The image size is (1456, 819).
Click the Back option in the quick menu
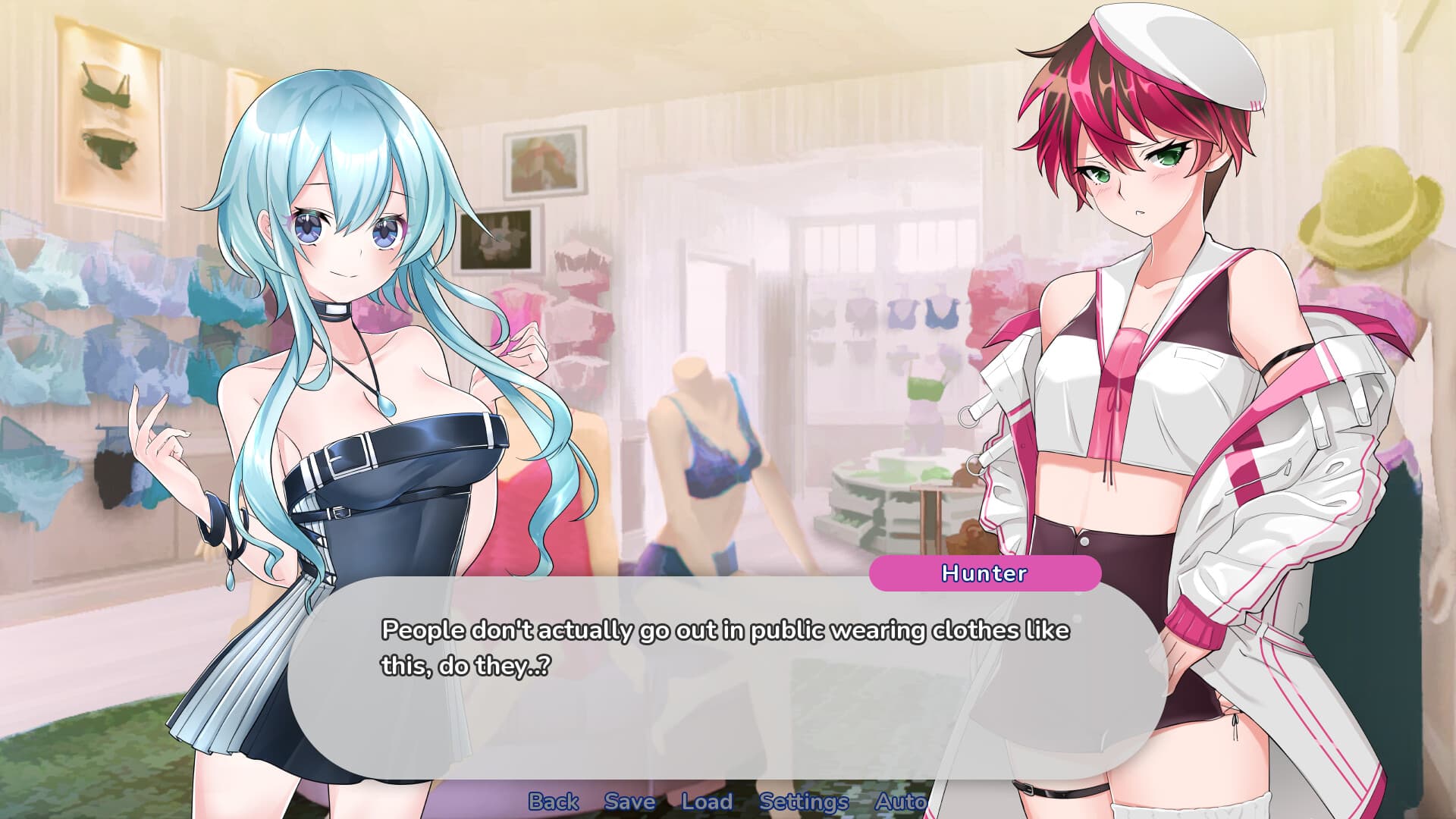(x=554, y=802)
